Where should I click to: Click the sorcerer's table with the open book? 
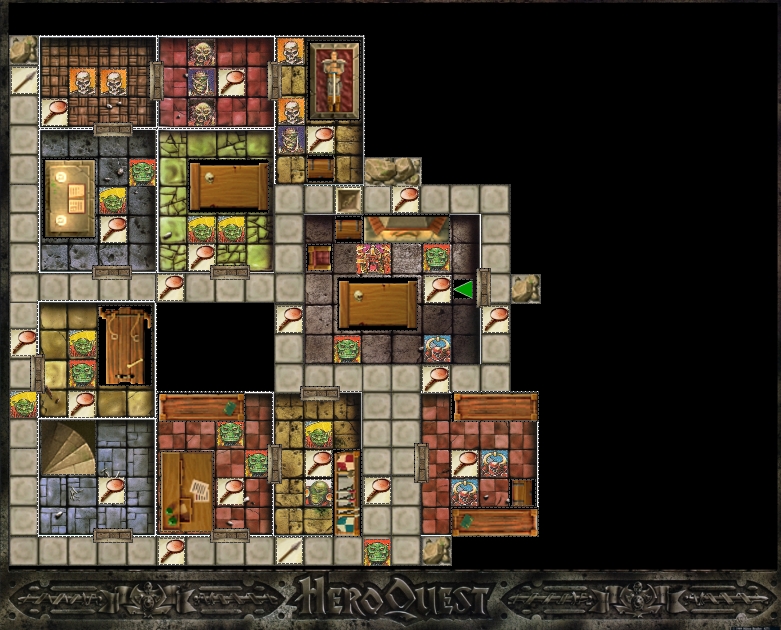(70, 199)
